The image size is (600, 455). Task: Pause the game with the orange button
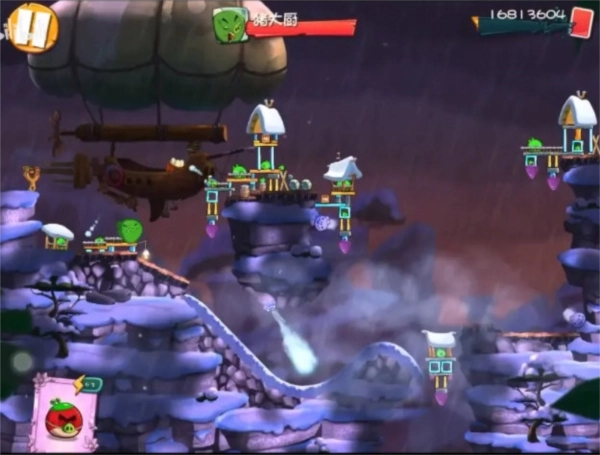(33, 27)
